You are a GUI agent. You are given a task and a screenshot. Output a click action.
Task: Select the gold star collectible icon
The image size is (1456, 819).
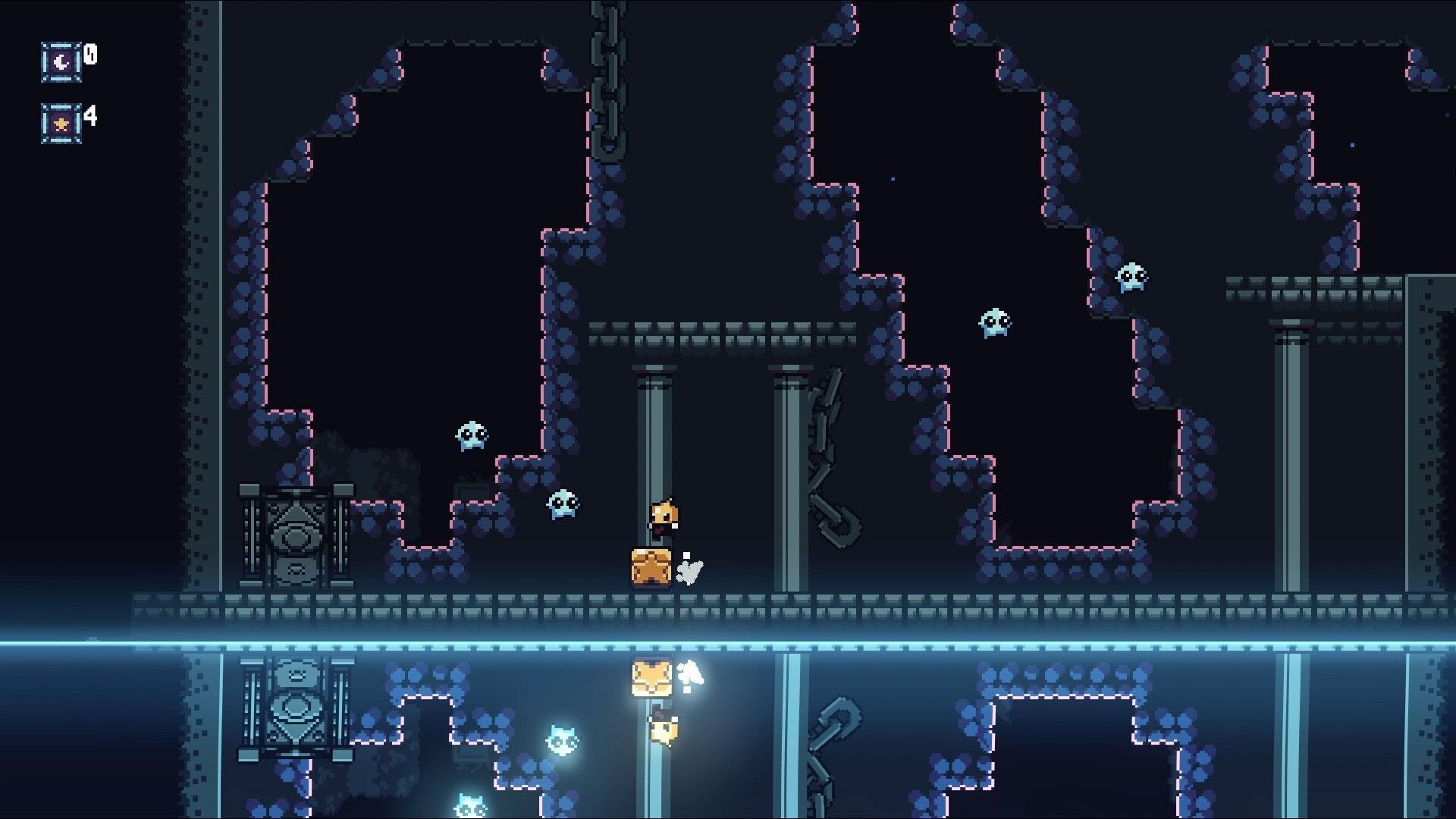click(x=61, y=123)
